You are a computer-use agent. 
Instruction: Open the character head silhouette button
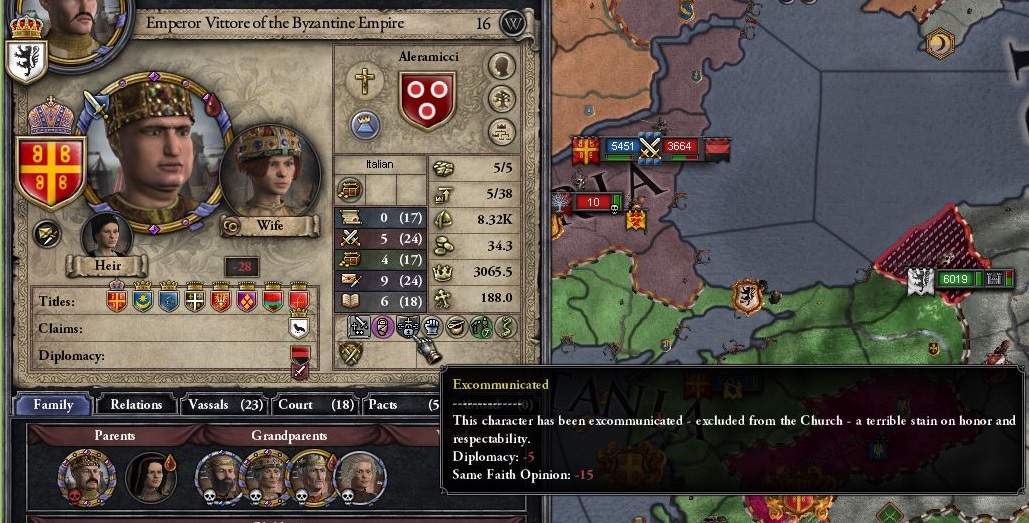[501, 66]
